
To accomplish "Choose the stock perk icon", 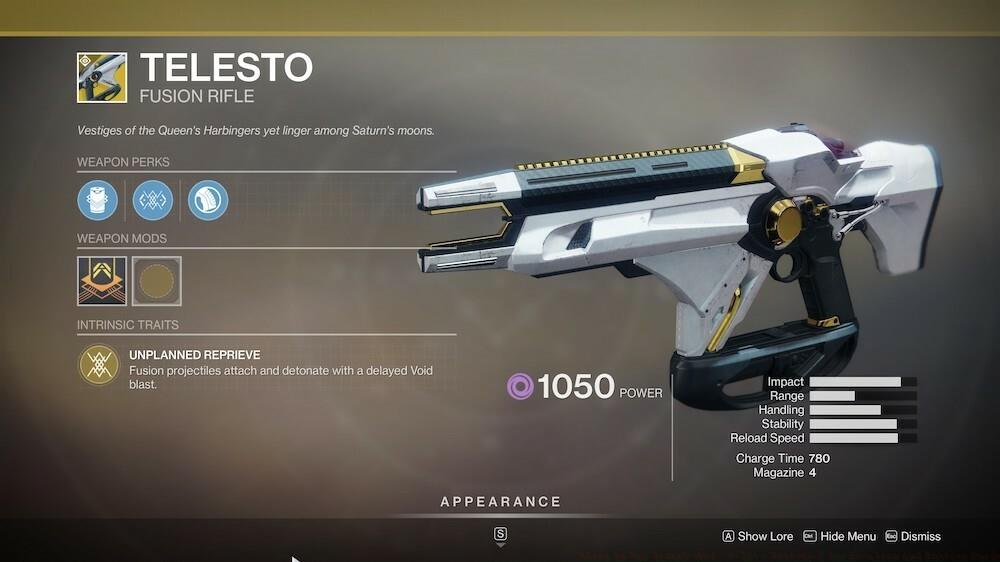I will click(208, 200).
